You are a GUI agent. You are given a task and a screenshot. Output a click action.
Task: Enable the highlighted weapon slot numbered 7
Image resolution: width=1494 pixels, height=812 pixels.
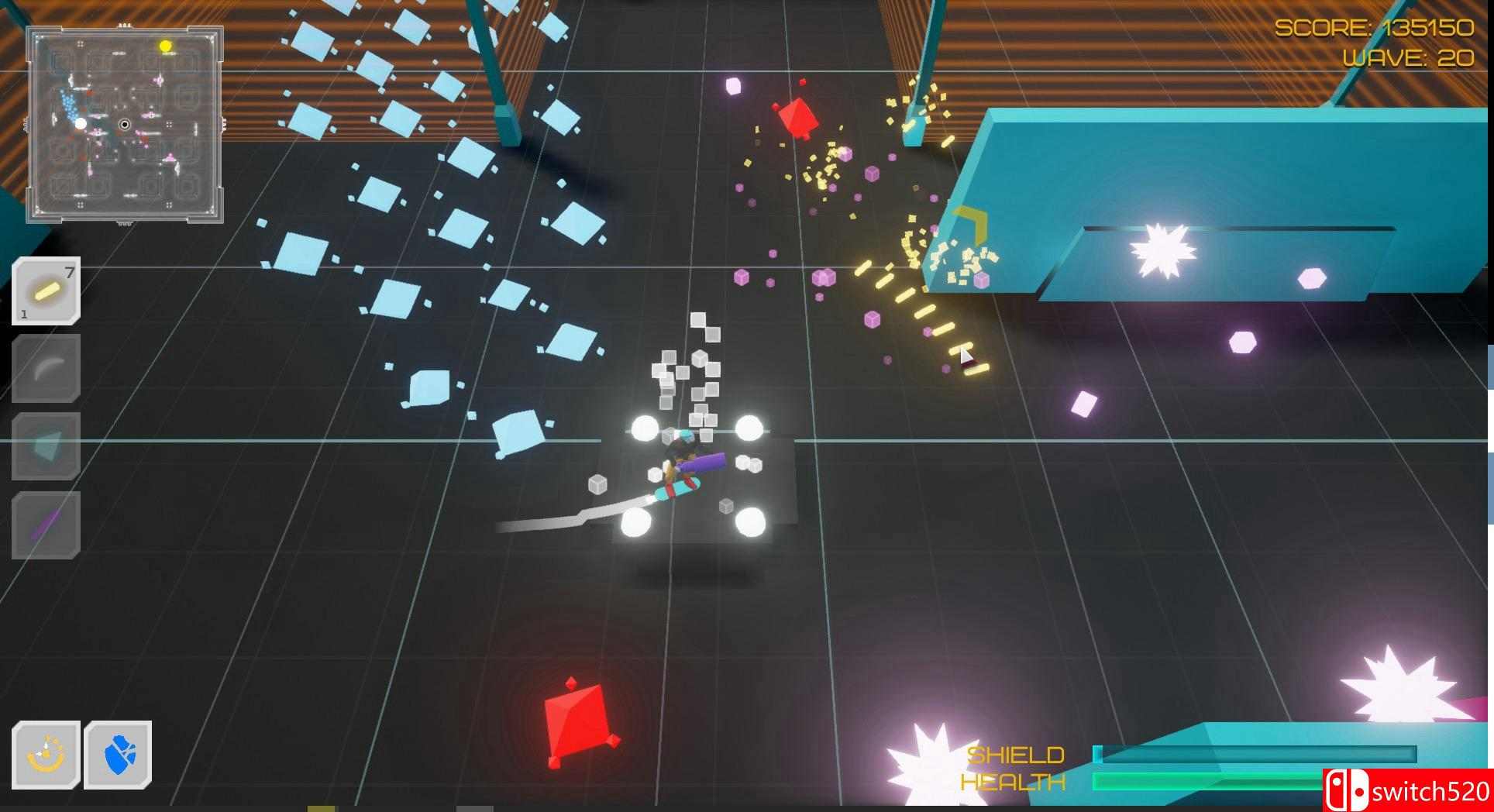[x=44, y=291]
